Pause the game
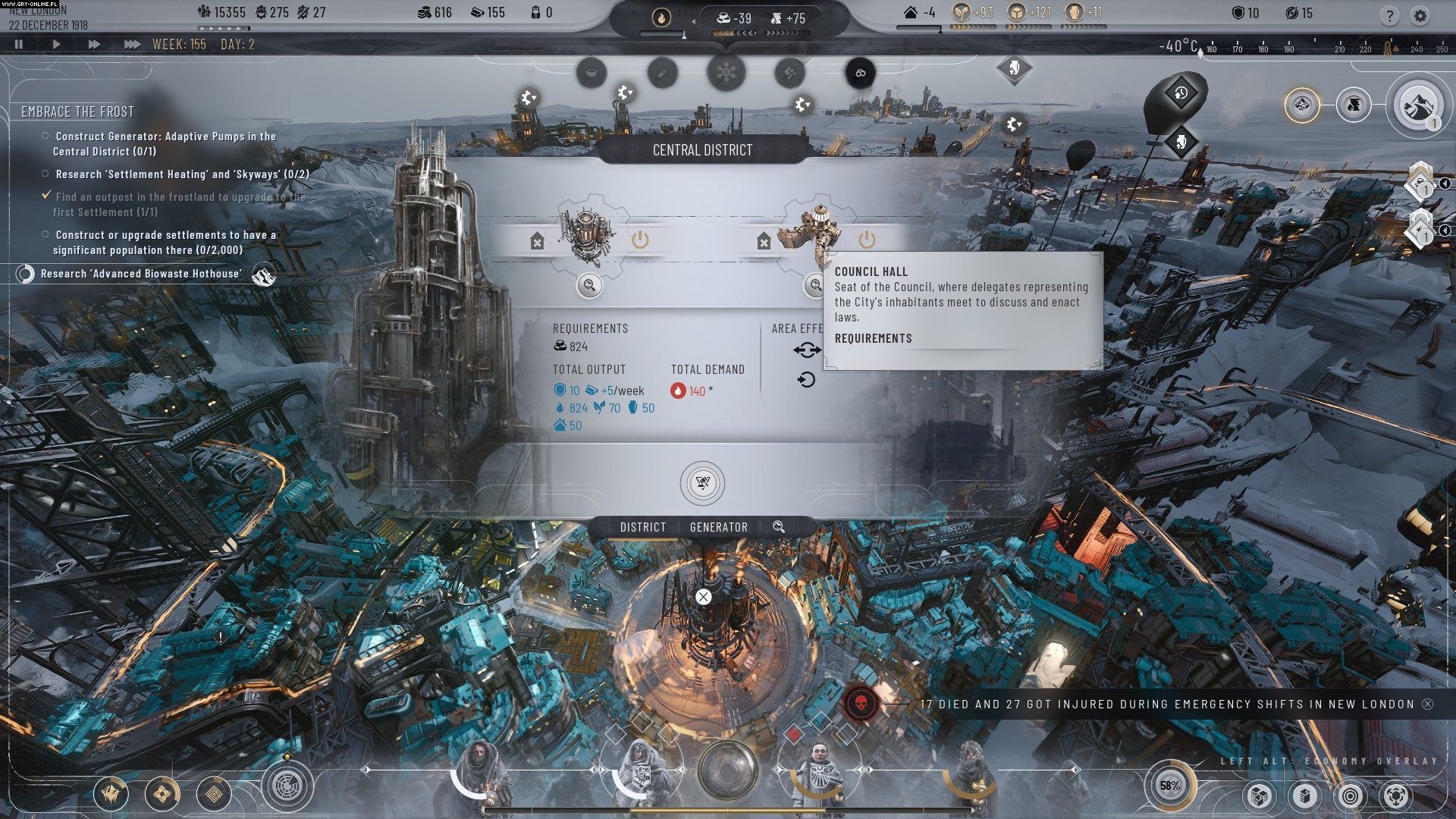1456x819 pixels. point(19,45)
